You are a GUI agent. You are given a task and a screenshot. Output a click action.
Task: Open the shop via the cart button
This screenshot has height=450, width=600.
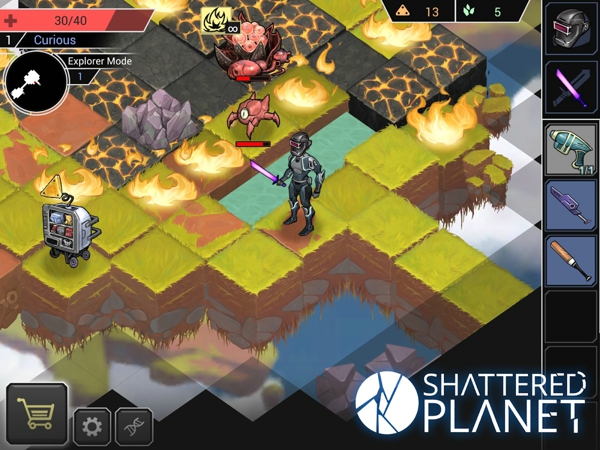(x=36, y=414)
